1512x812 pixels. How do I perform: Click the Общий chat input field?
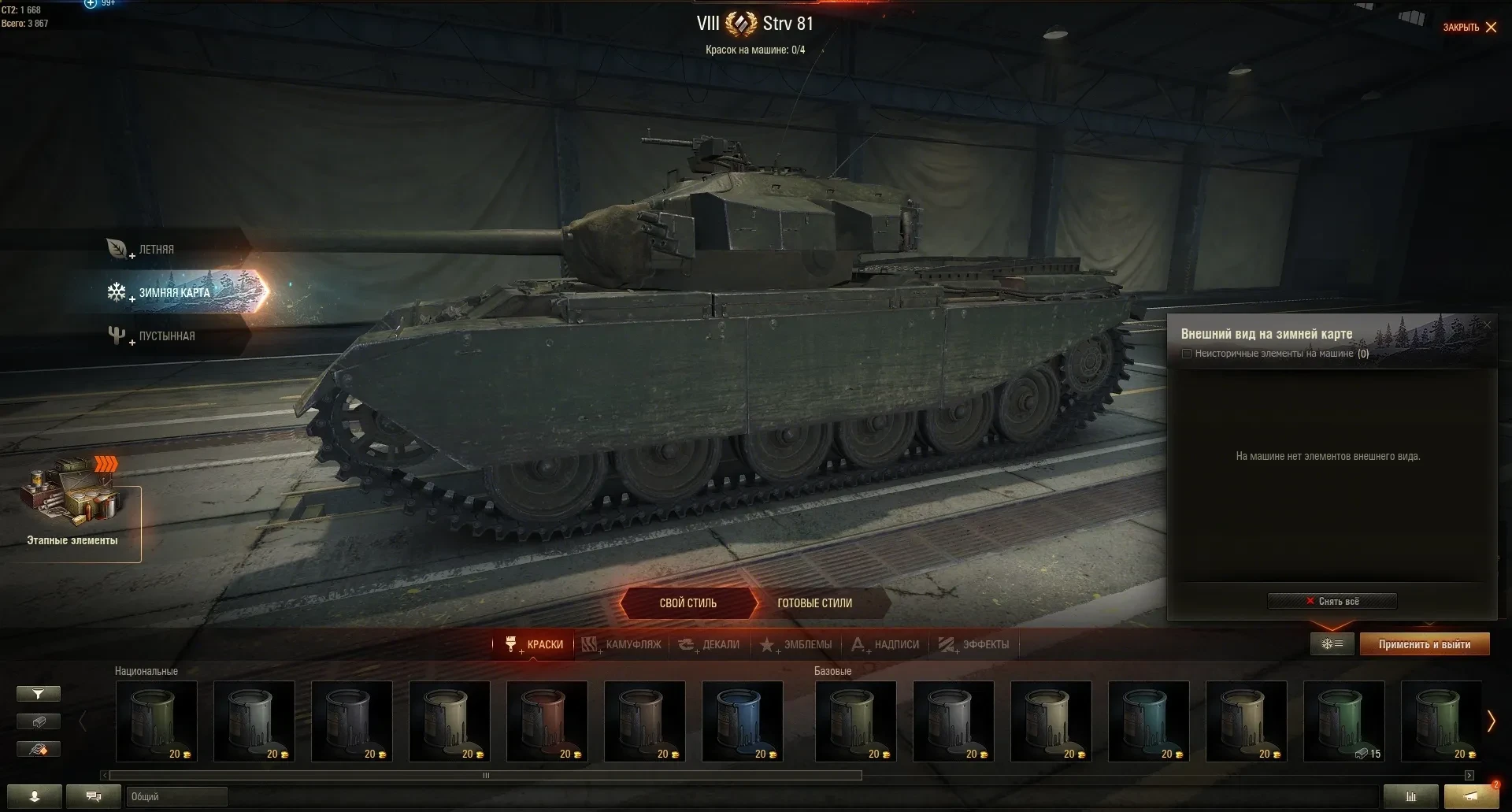[177, 796]
